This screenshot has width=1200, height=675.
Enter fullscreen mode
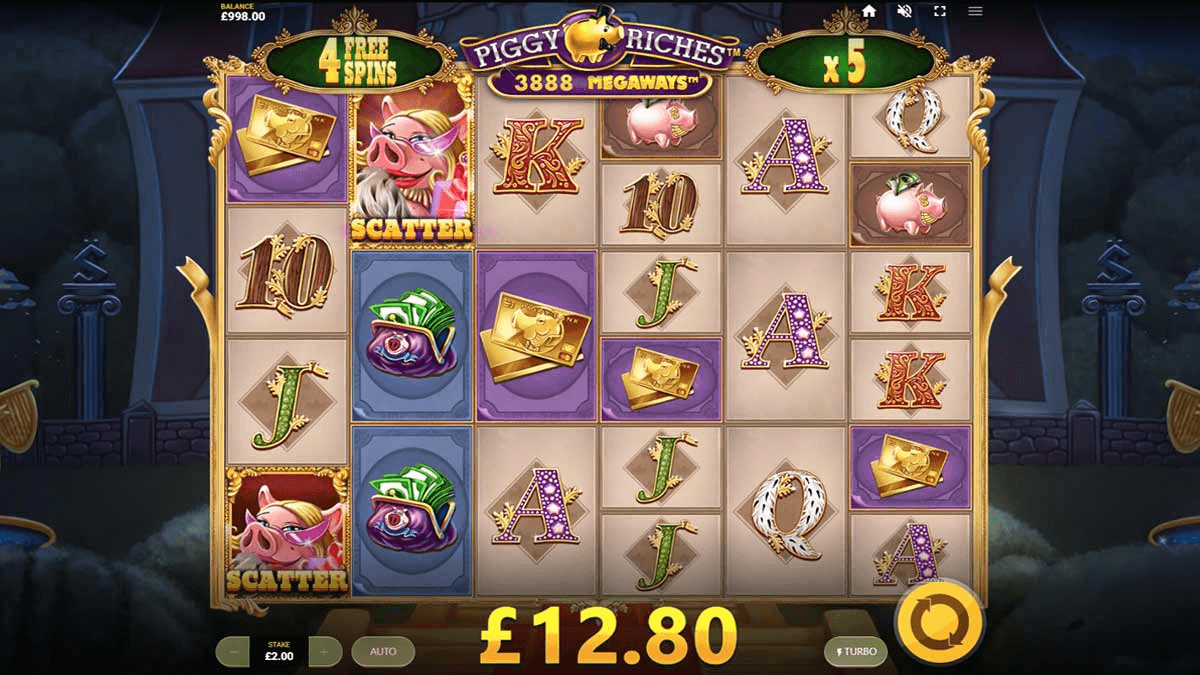939,11
